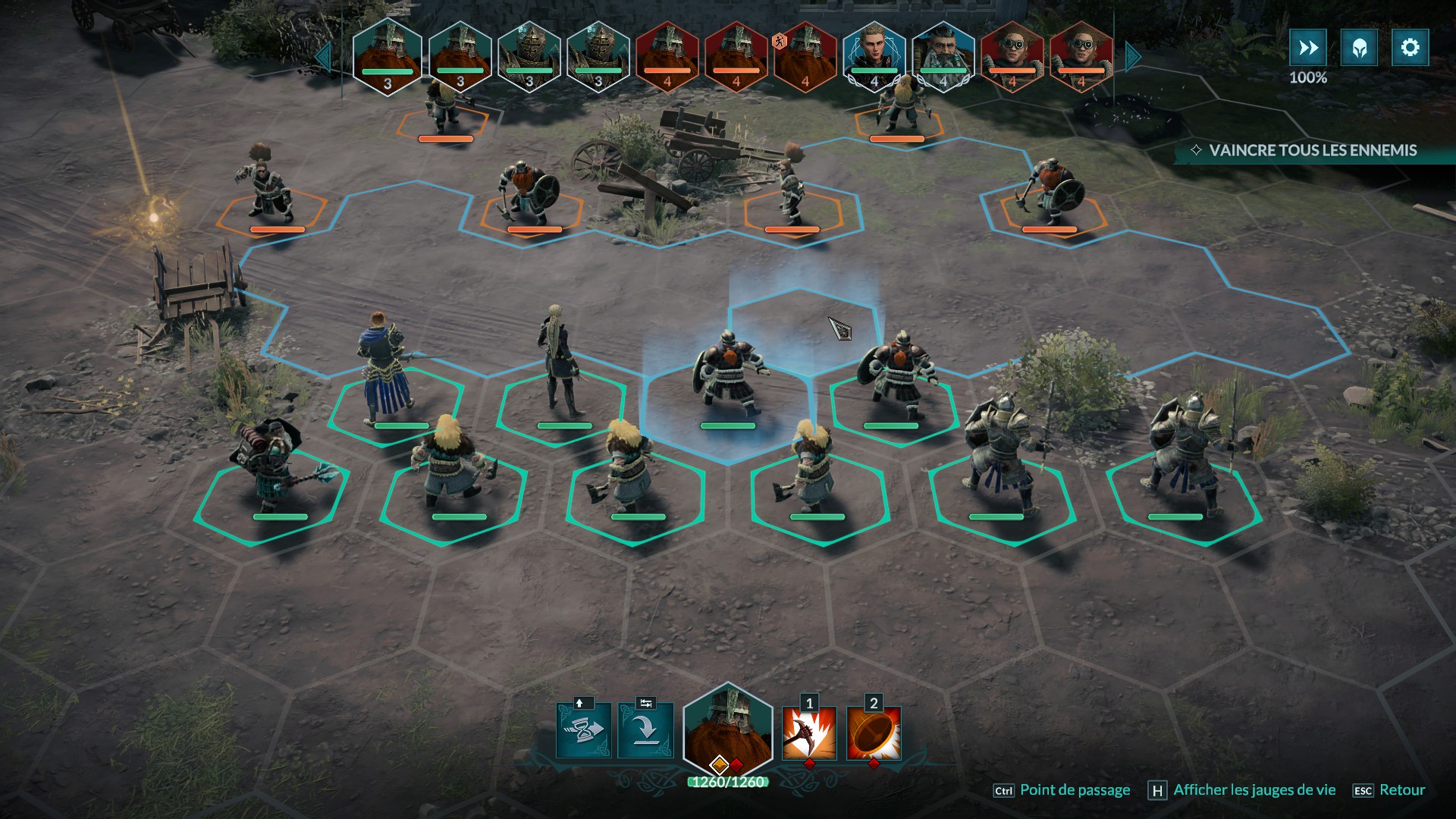Screen dimensions: 1456x819
Task: Open the helmet icon menu
Action: coord(1359,48)
